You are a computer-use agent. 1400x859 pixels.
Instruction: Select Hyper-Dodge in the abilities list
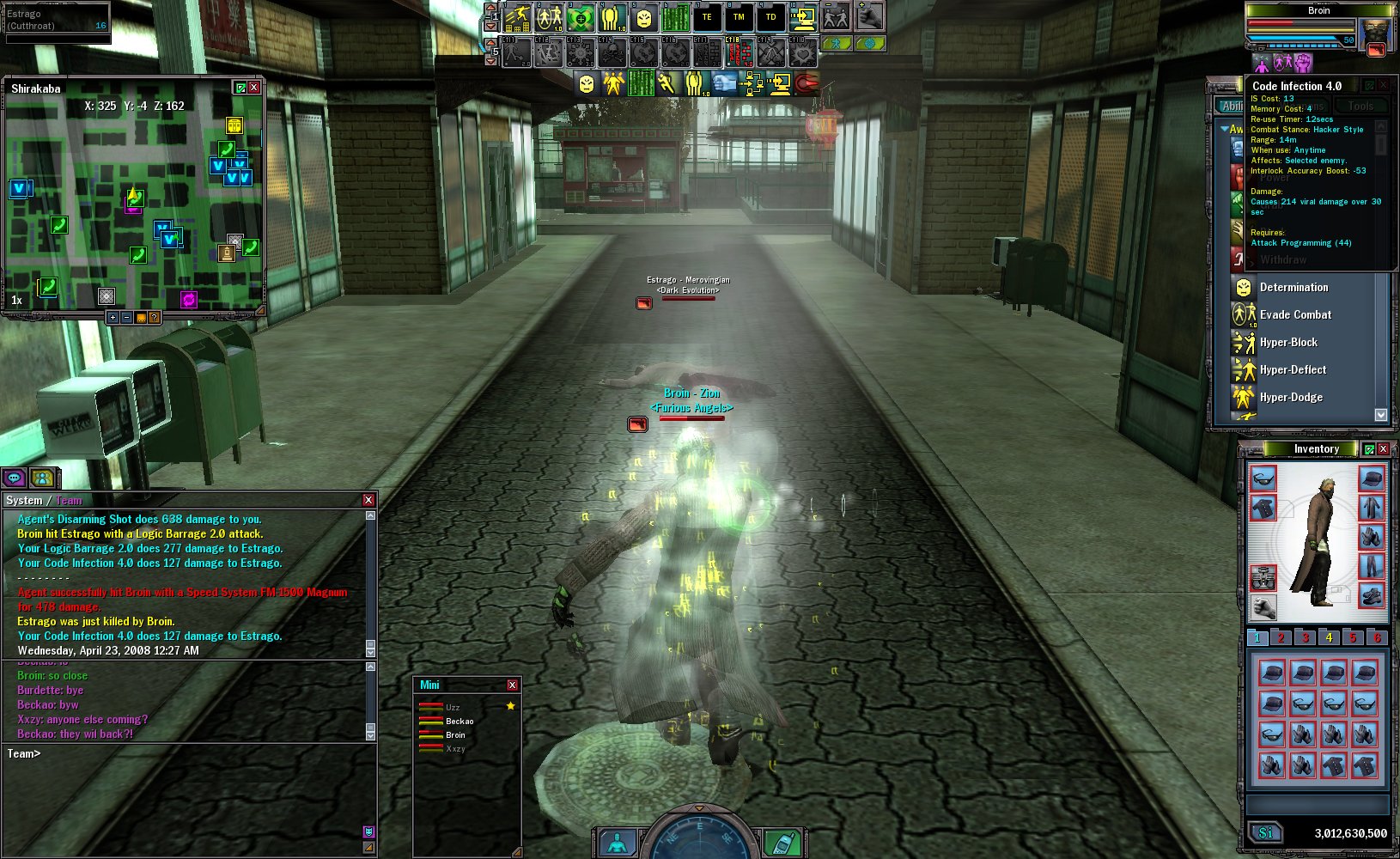pyautogui.click(x=1291, y=398)
